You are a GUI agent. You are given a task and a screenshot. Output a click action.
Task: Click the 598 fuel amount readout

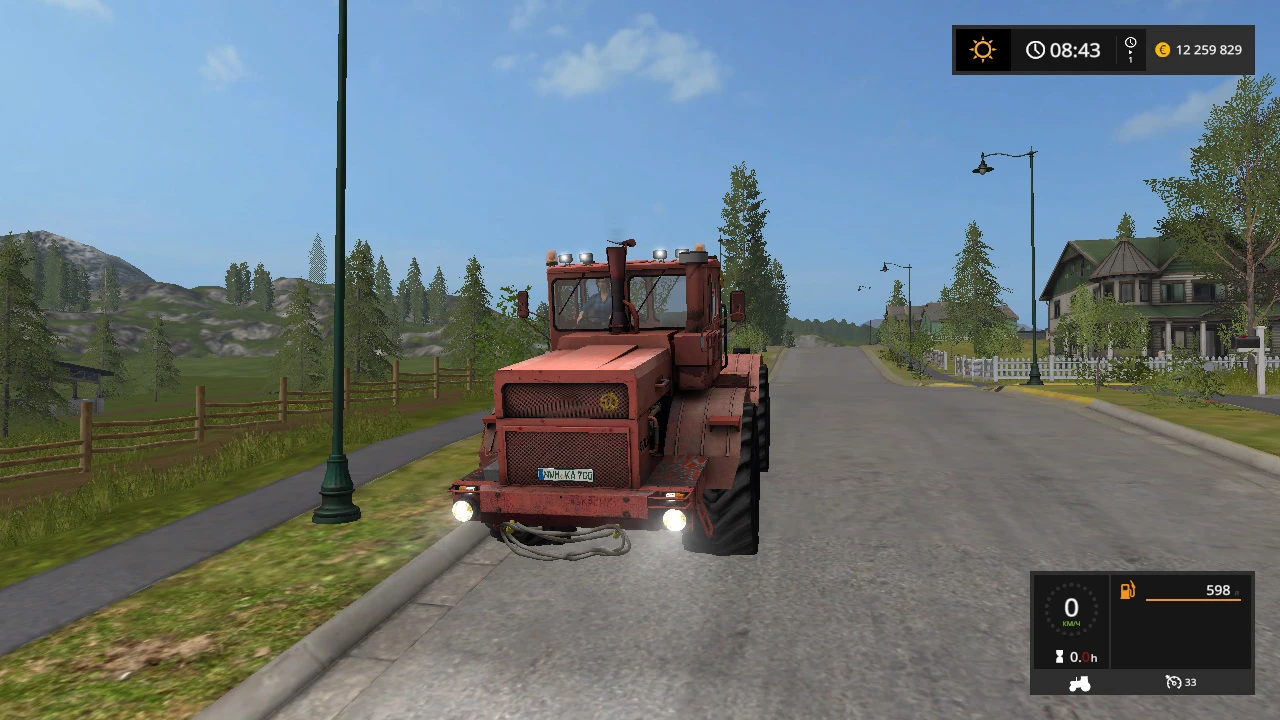tap(1218, 590)
